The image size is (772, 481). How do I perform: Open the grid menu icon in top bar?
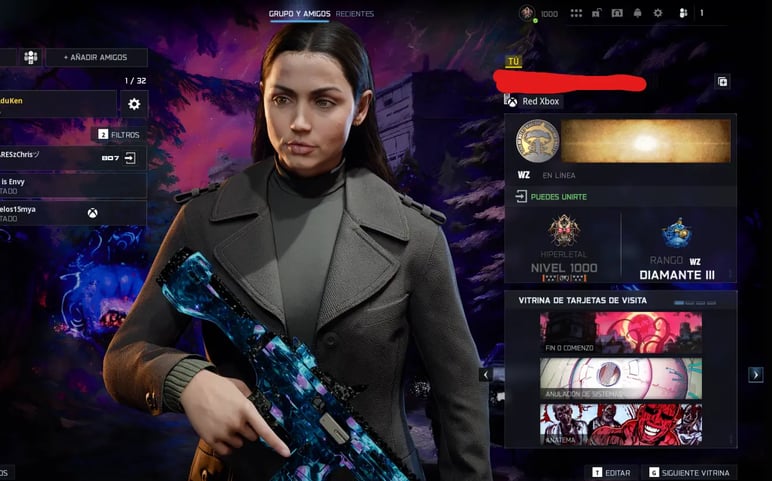576,14
